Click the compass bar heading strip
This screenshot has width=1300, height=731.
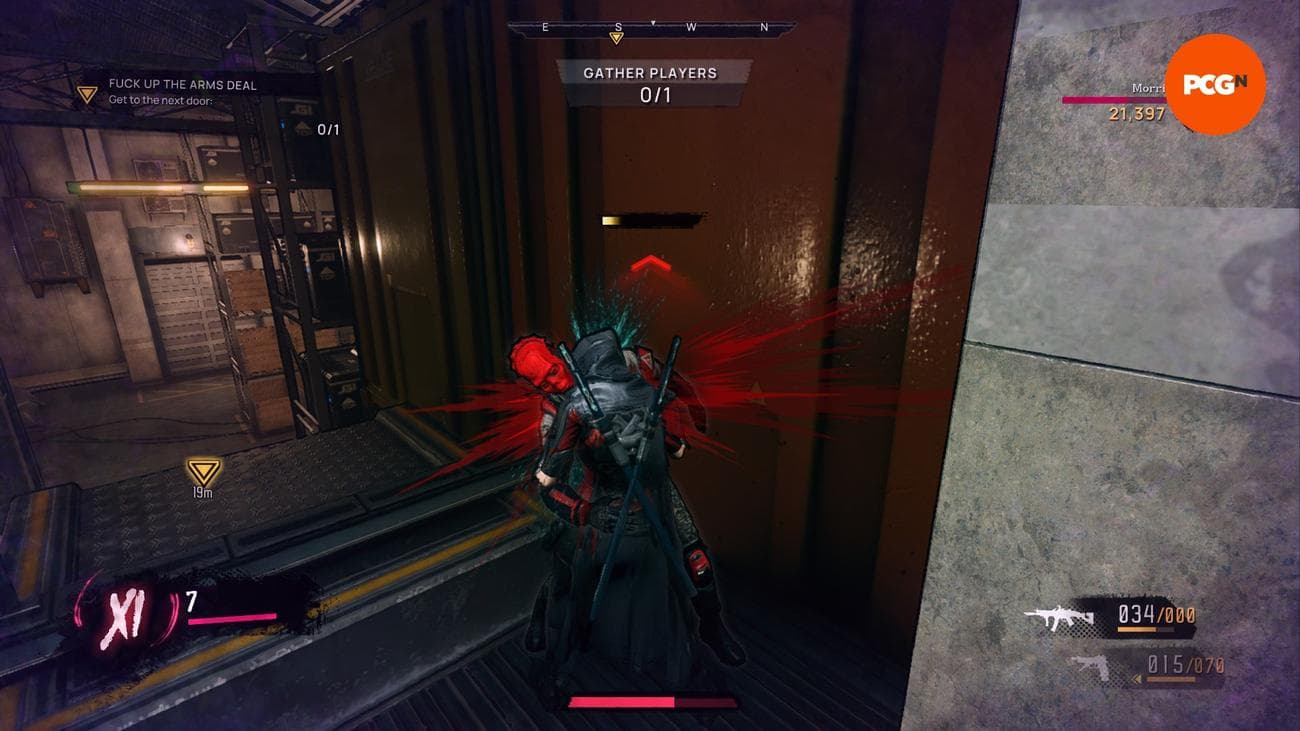pyautogui.click(x=652, y=28)
